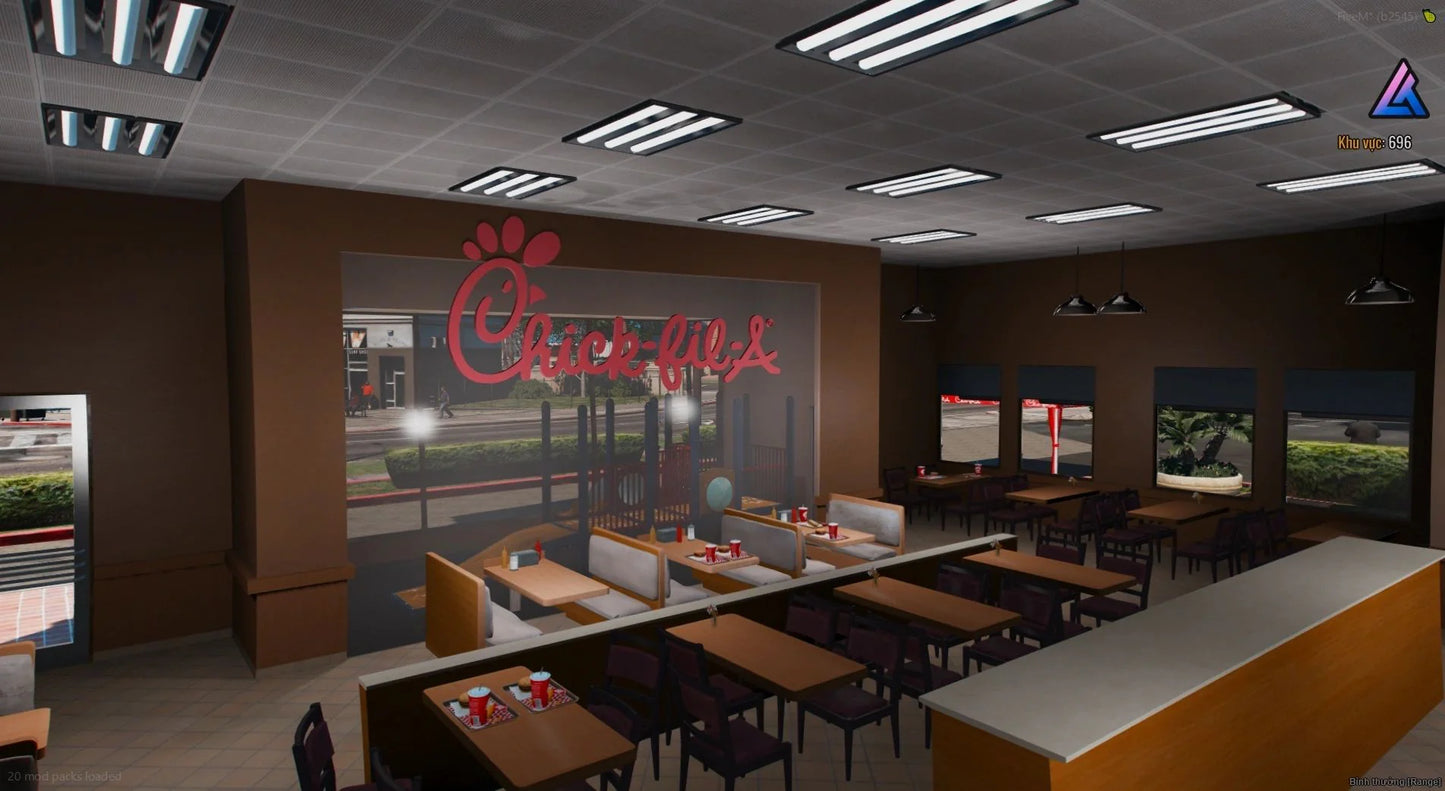
Task: Click the green pear icon beside FiveM
Action: (x=1428, y=16)
